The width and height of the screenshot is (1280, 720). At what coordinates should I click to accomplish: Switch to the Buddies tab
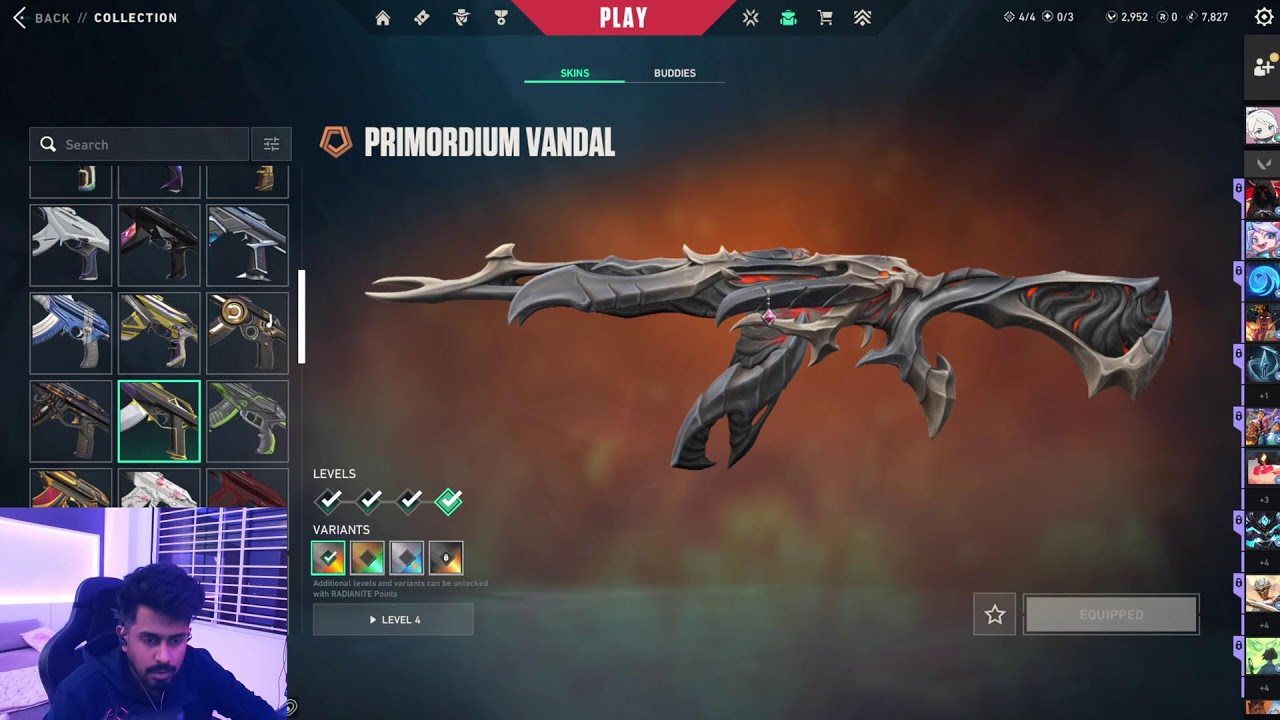674,73
